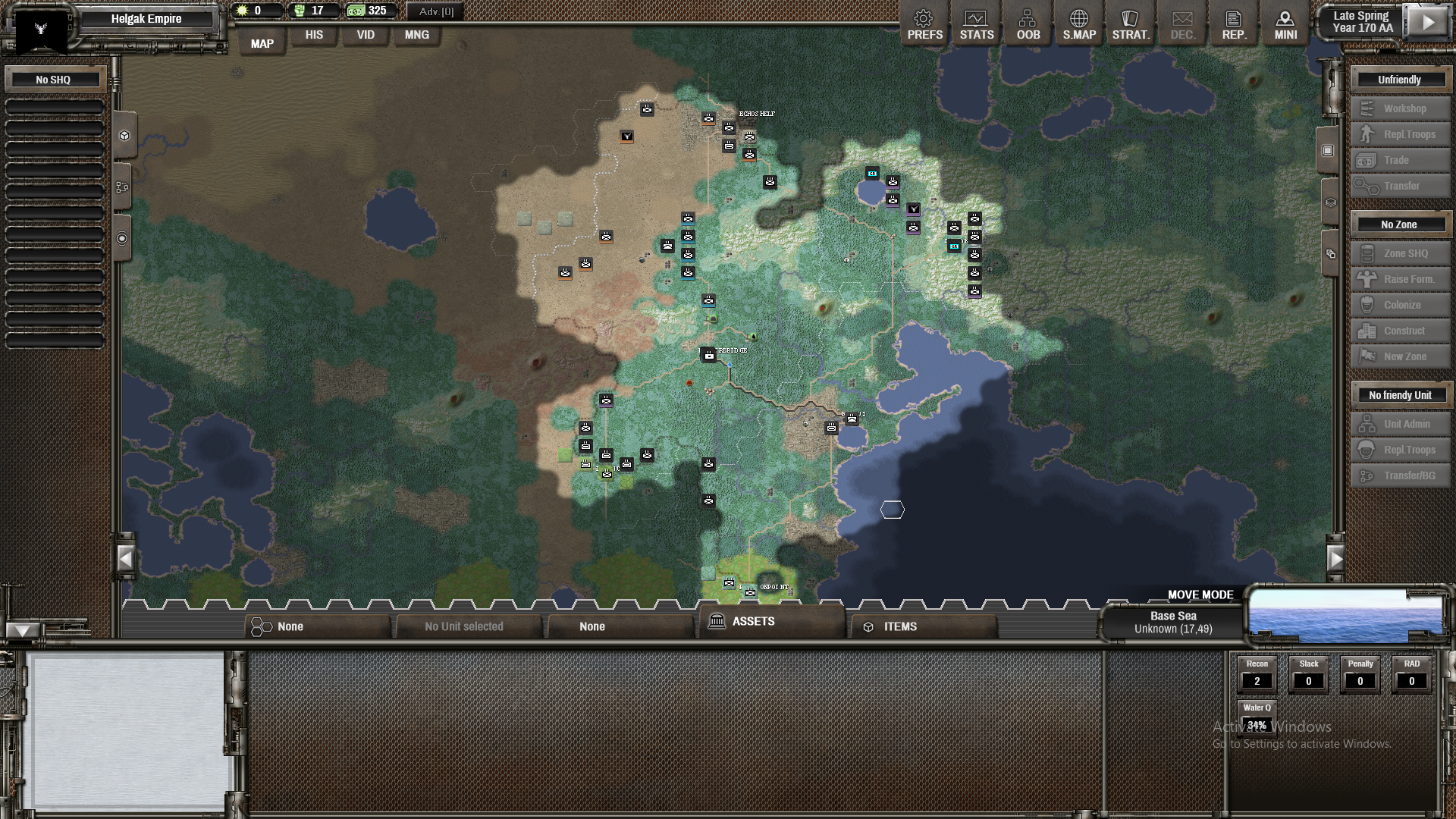Screen dimensions: 1456x819
Task: Expand the bottom-left sidebar collapse arrow
Action: pos(23,629)
